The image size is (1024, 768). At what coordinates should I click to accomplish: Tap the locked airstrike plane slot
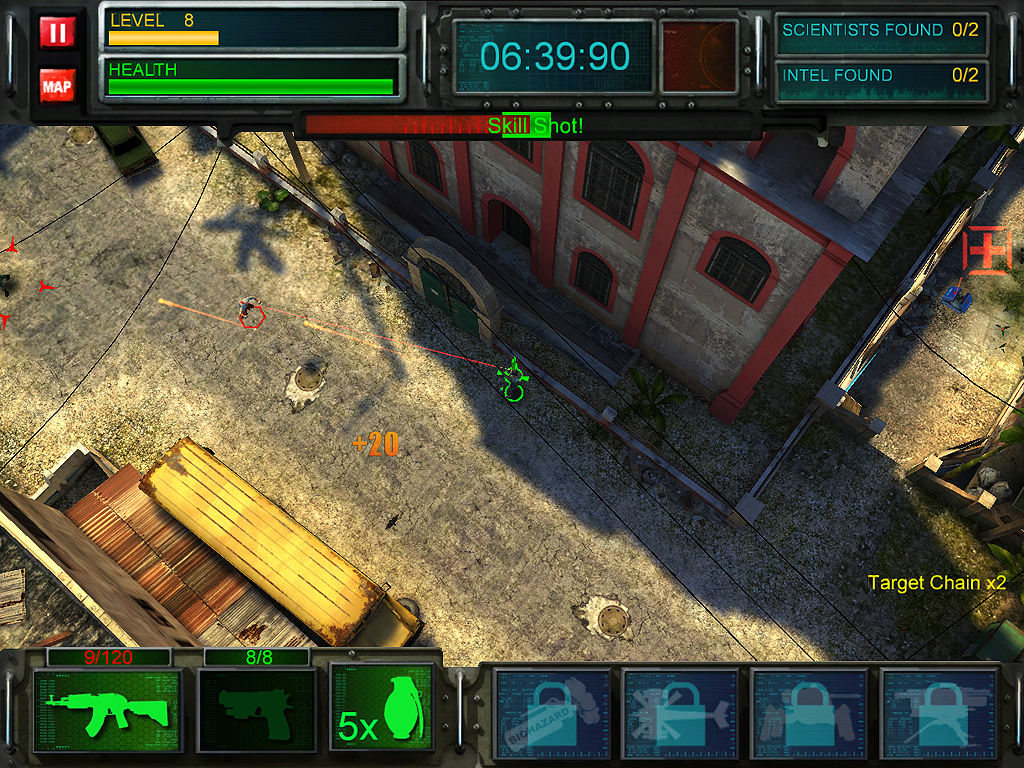click(x=681, y=711)
